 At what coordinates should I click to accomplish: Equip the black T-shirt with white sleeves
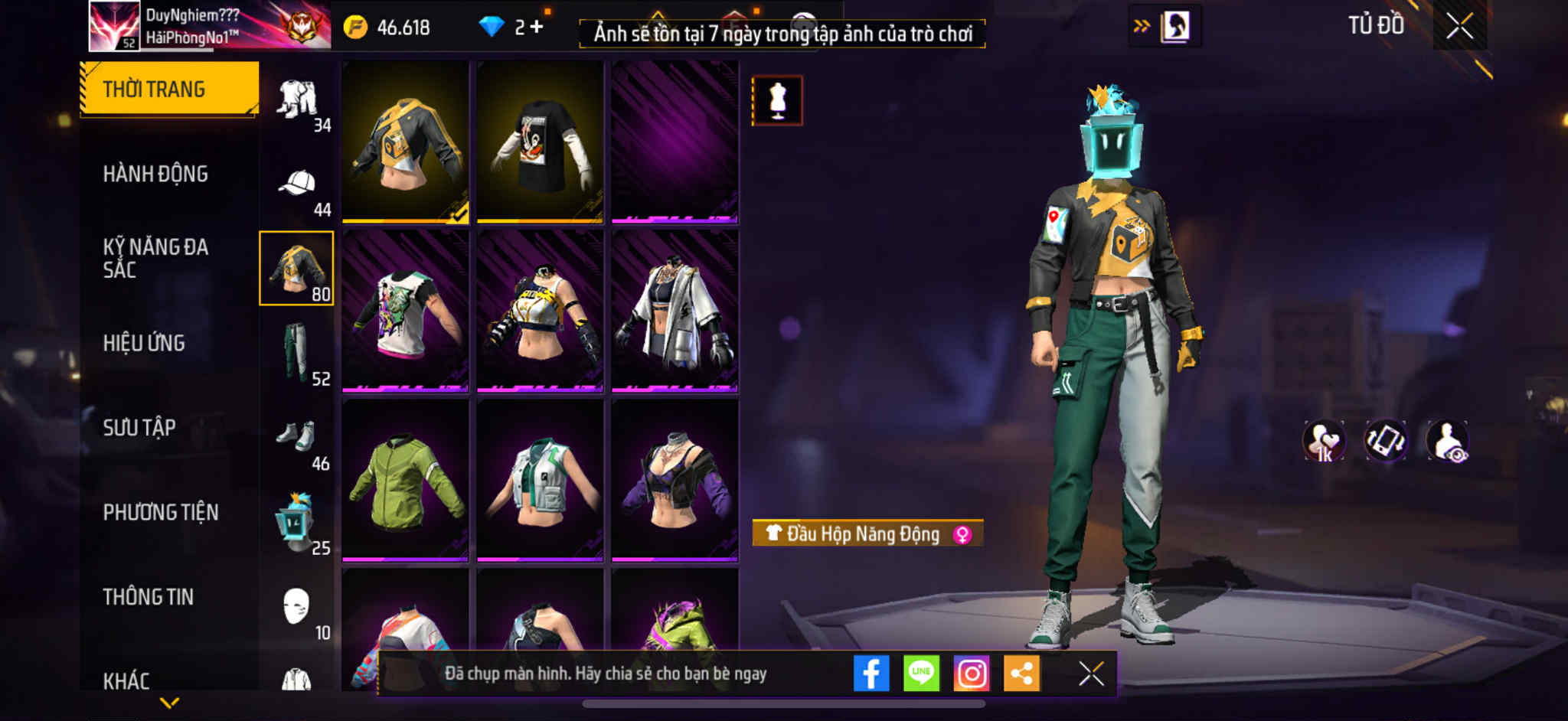(x=540, y=142)
